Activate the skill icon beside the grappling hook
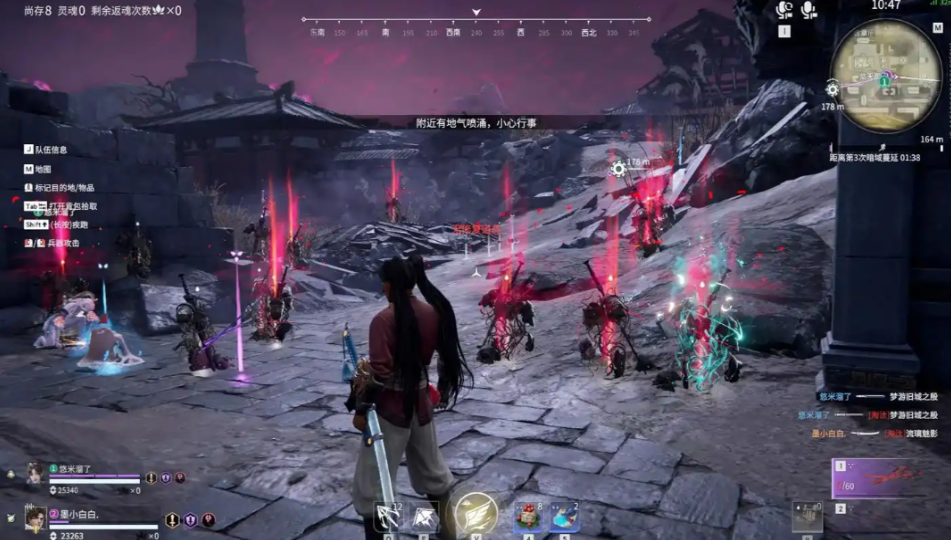The height and width of the screenshot is (540, 951). (x=424, y=516)
